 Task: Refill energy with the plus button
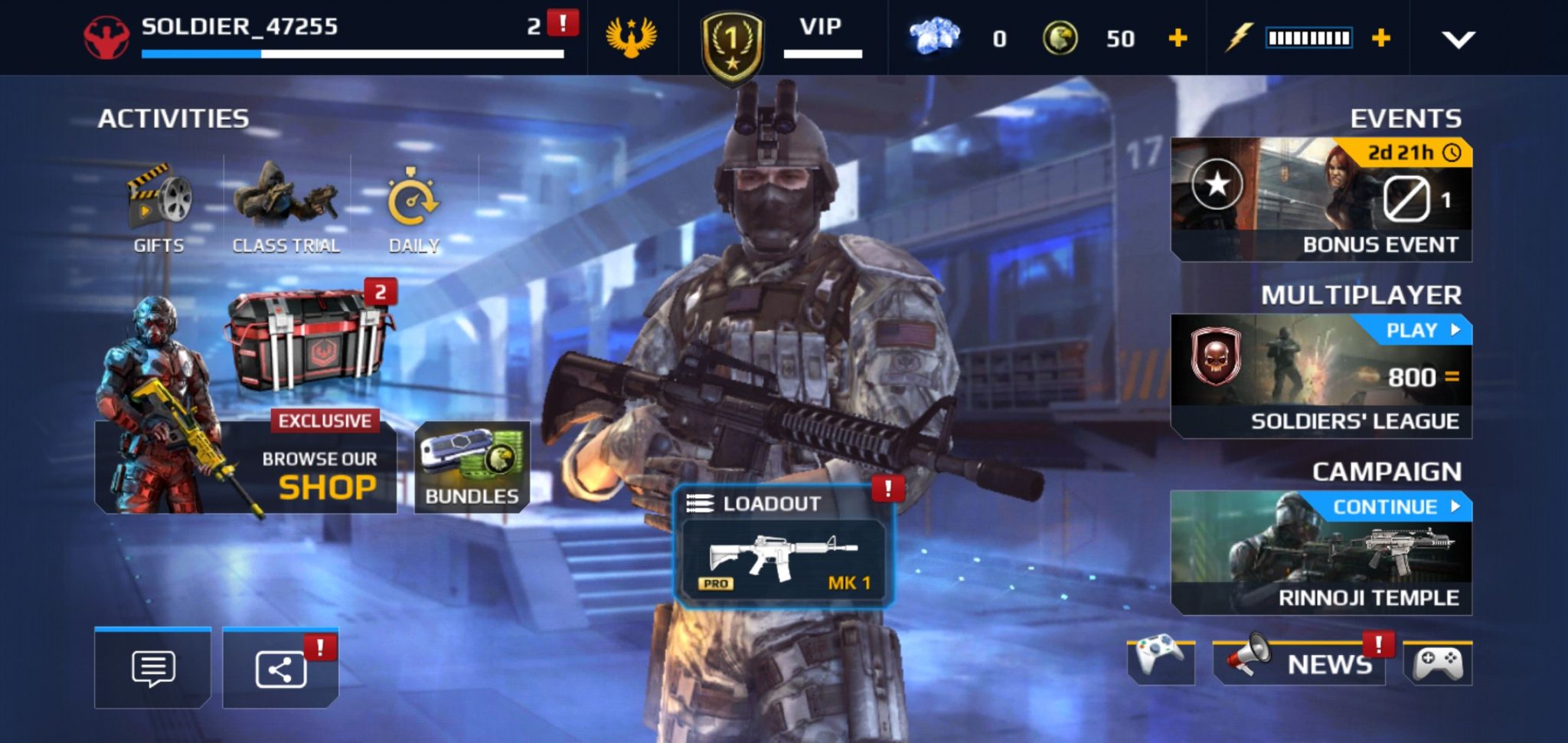pyautogui.click(x=1380, y=38)
